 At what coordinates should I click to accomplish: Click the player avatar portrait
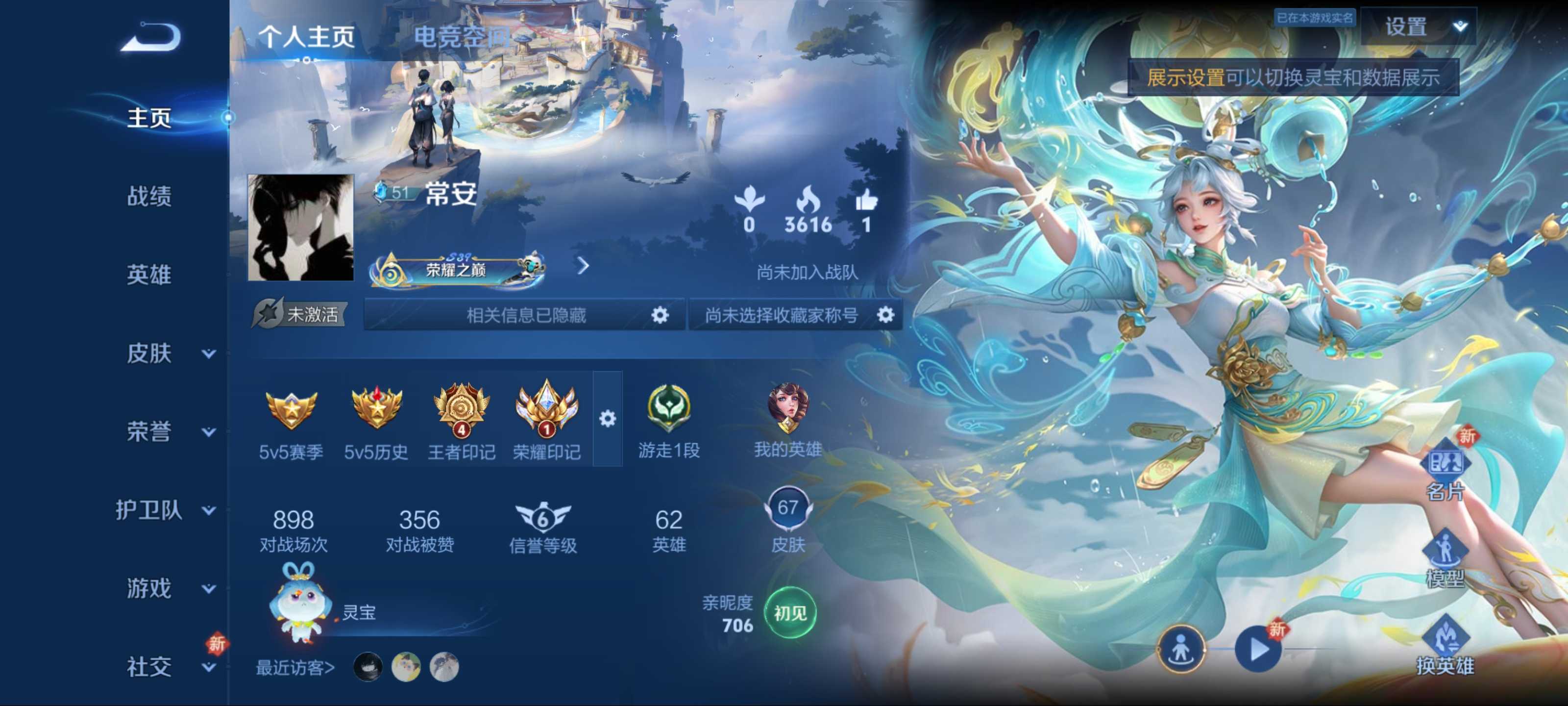(301, 227)
